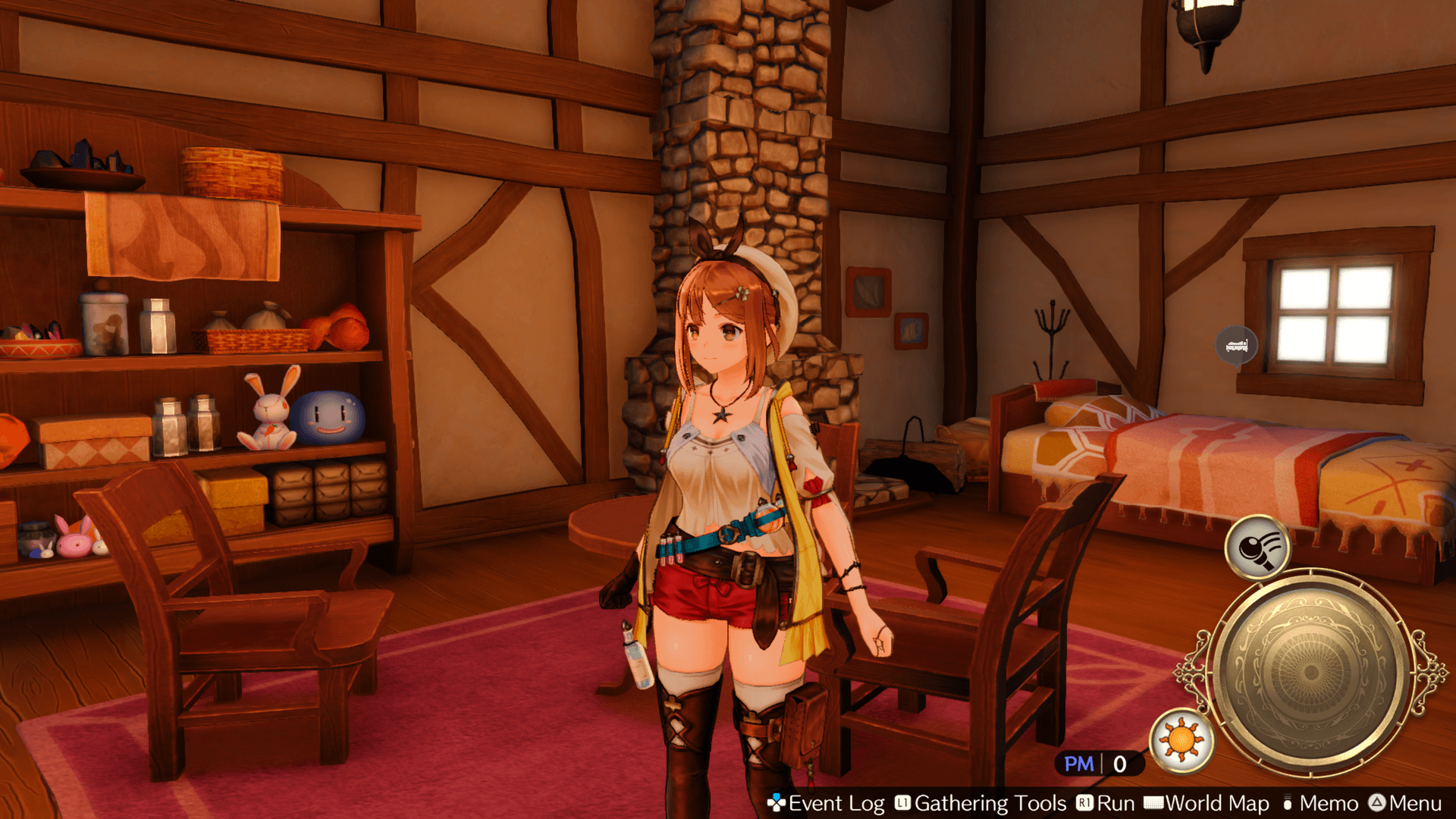
Task: Click the gathering tool icon above the compass
Action: [x=1257, y=547]
